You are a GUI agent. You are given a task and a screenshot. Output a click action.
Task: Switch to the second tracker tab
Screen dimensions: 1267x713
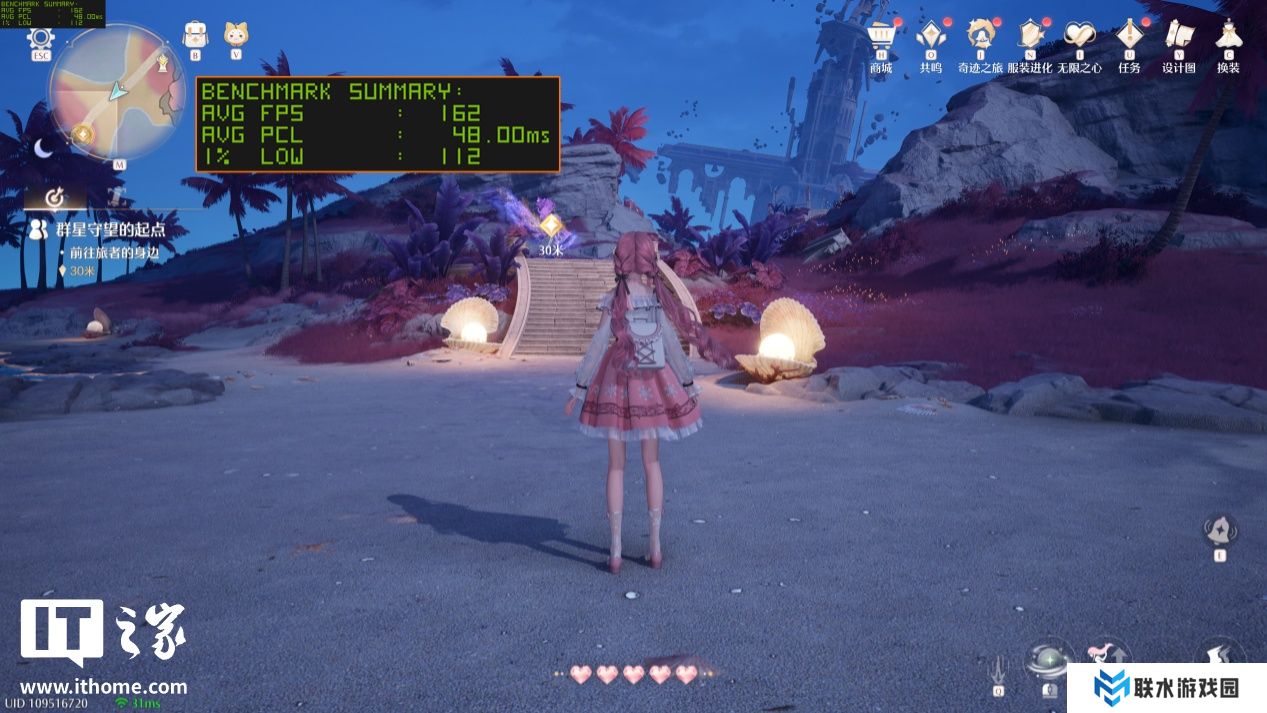click(x=117, y=197)
